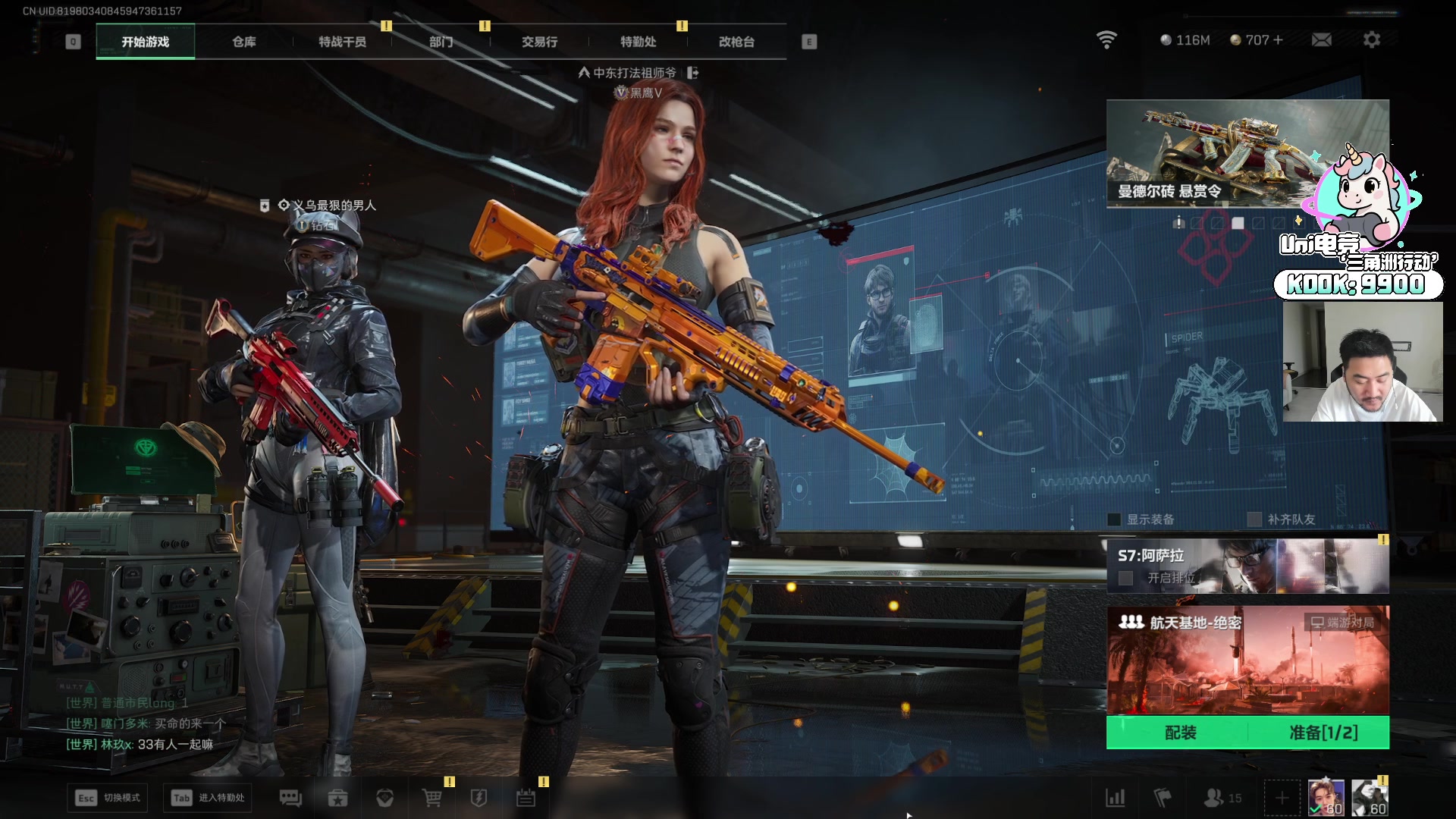Open the shopping cart store icon

(x=431, y=798)
